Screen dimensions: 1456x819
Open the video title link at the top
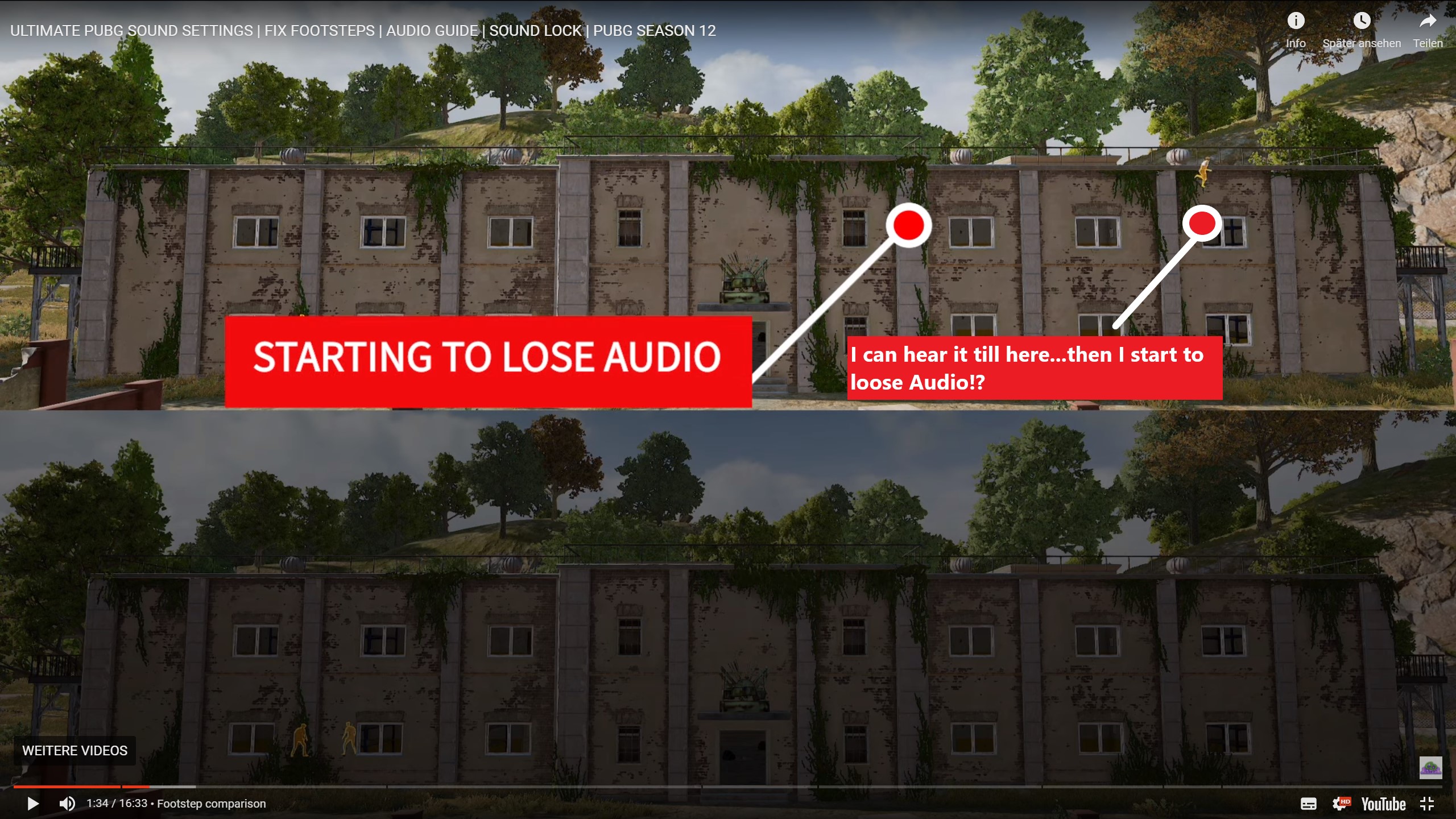[x=363, y=30]
